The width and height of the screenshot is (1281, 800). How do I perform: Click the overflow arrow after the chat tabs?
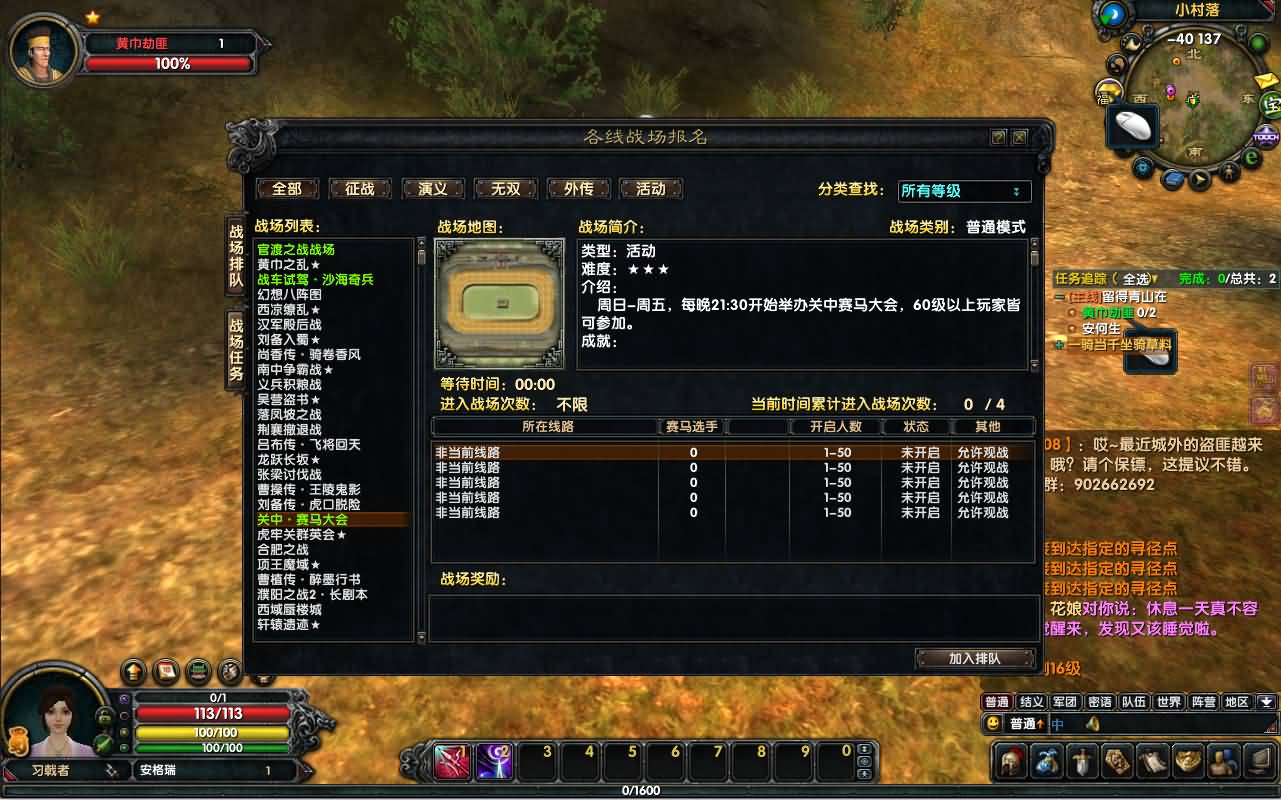click(1266, 700)
